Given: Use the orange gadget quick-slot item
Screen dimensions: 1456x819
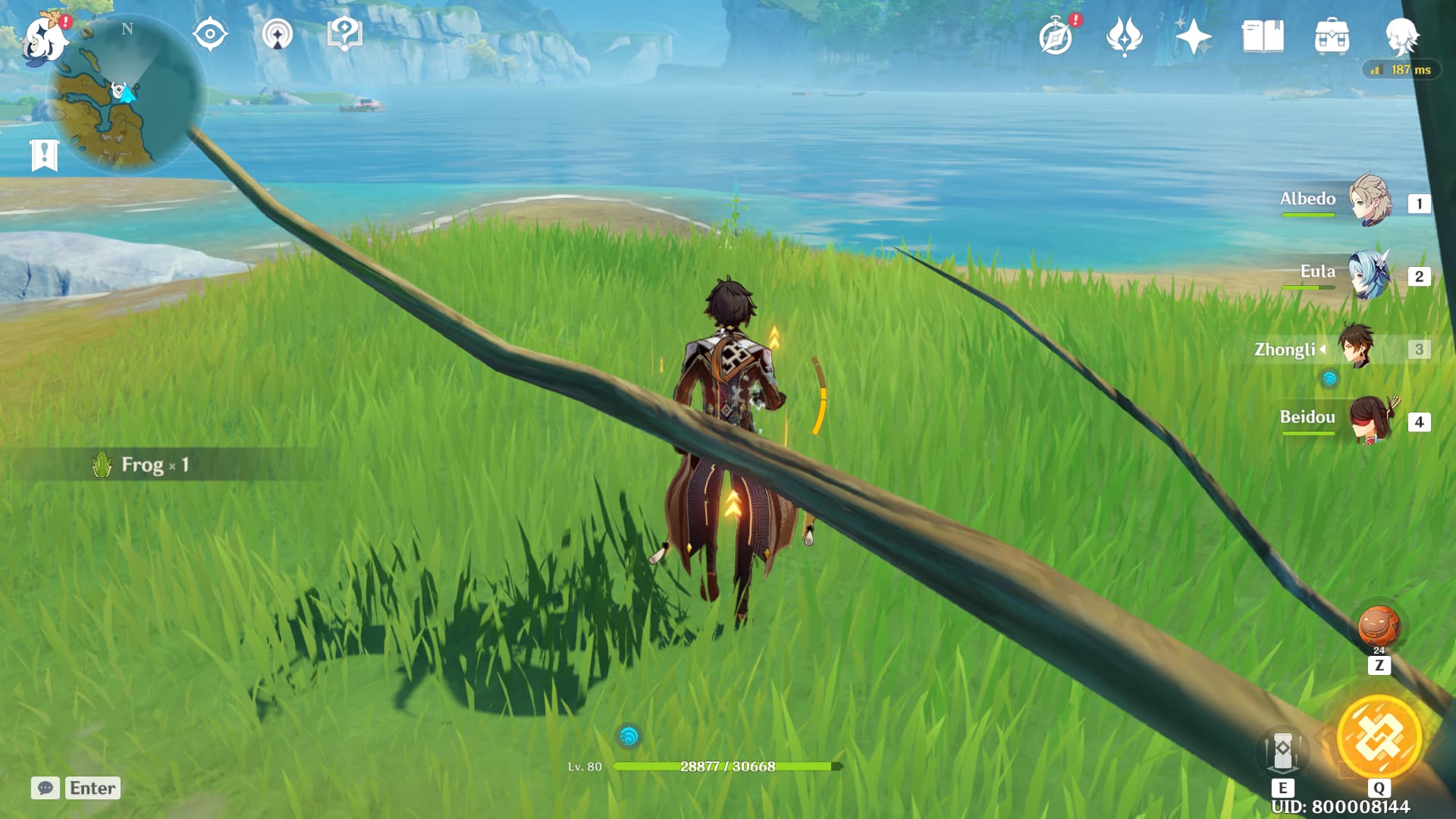Looking at the screenshot, I should [1379, 626].
